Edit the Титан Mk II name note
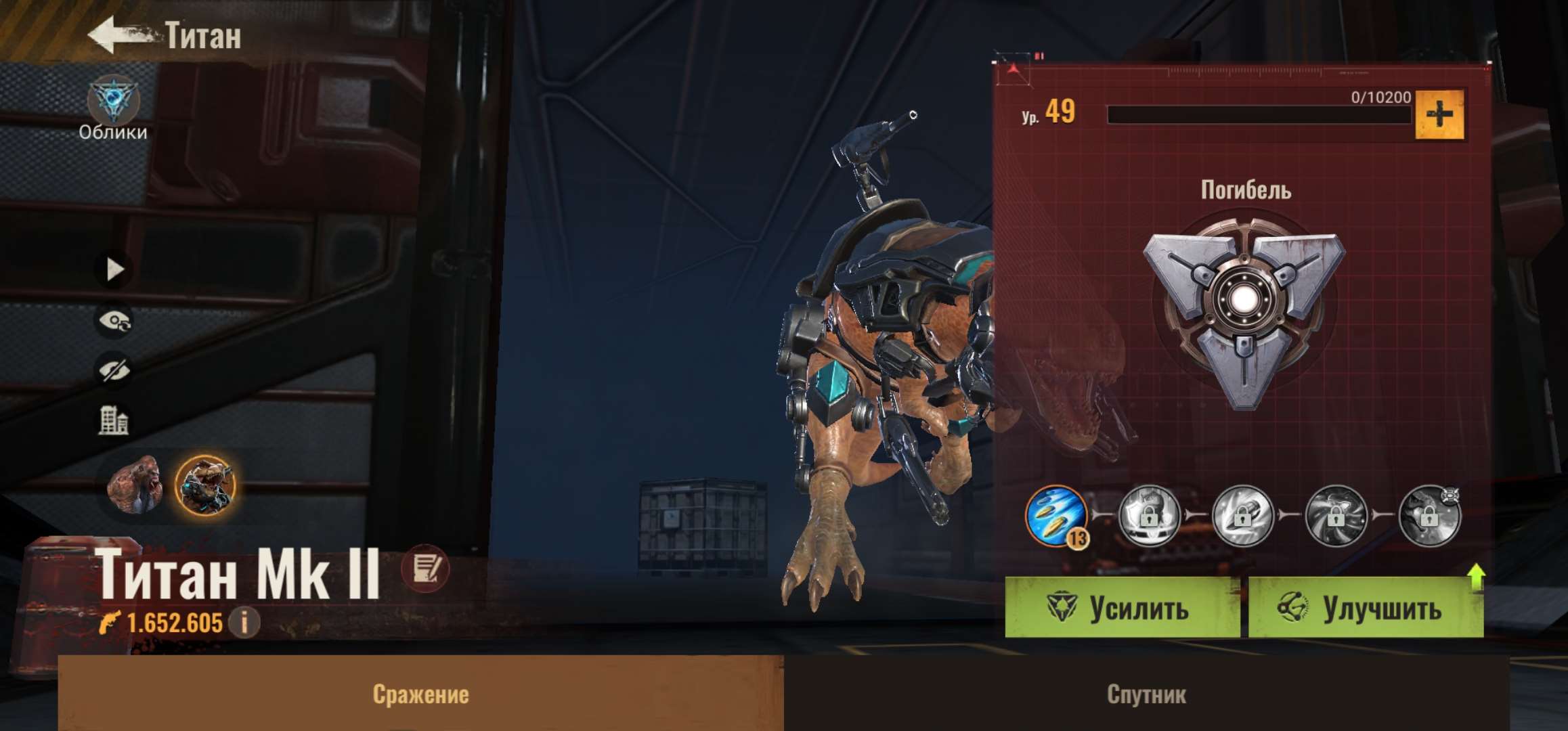1568x731 pixels. click(424, 569)
